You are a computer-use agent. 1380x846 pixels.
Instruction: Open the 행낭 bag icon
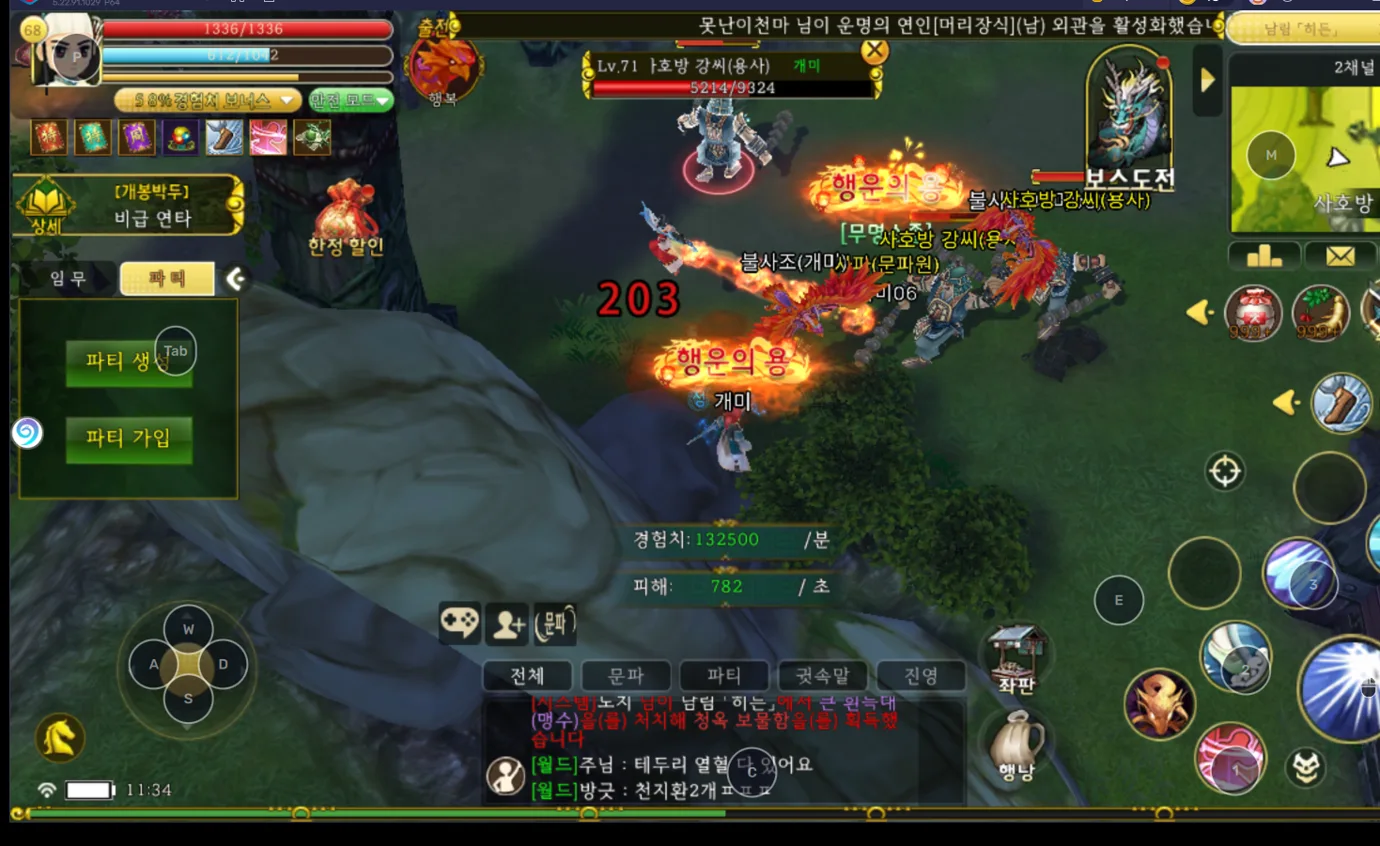1019,742
